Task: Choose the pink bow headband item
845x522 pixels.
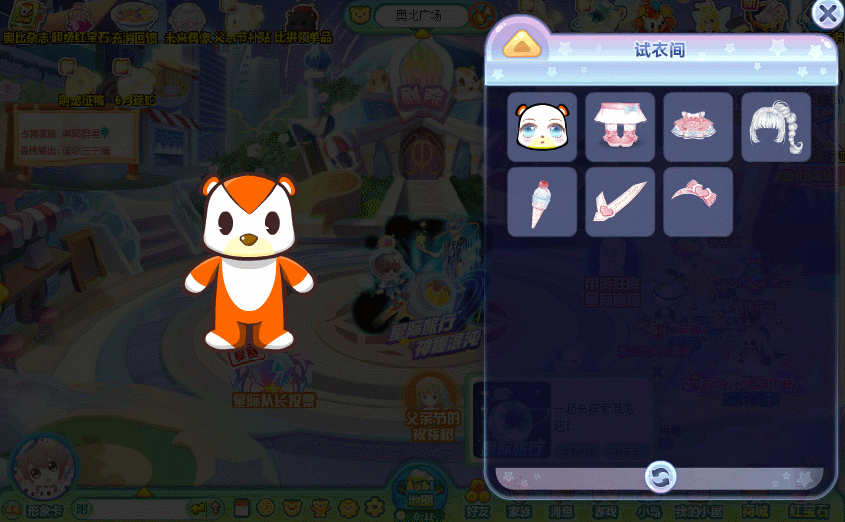Action: click(698, 202)
